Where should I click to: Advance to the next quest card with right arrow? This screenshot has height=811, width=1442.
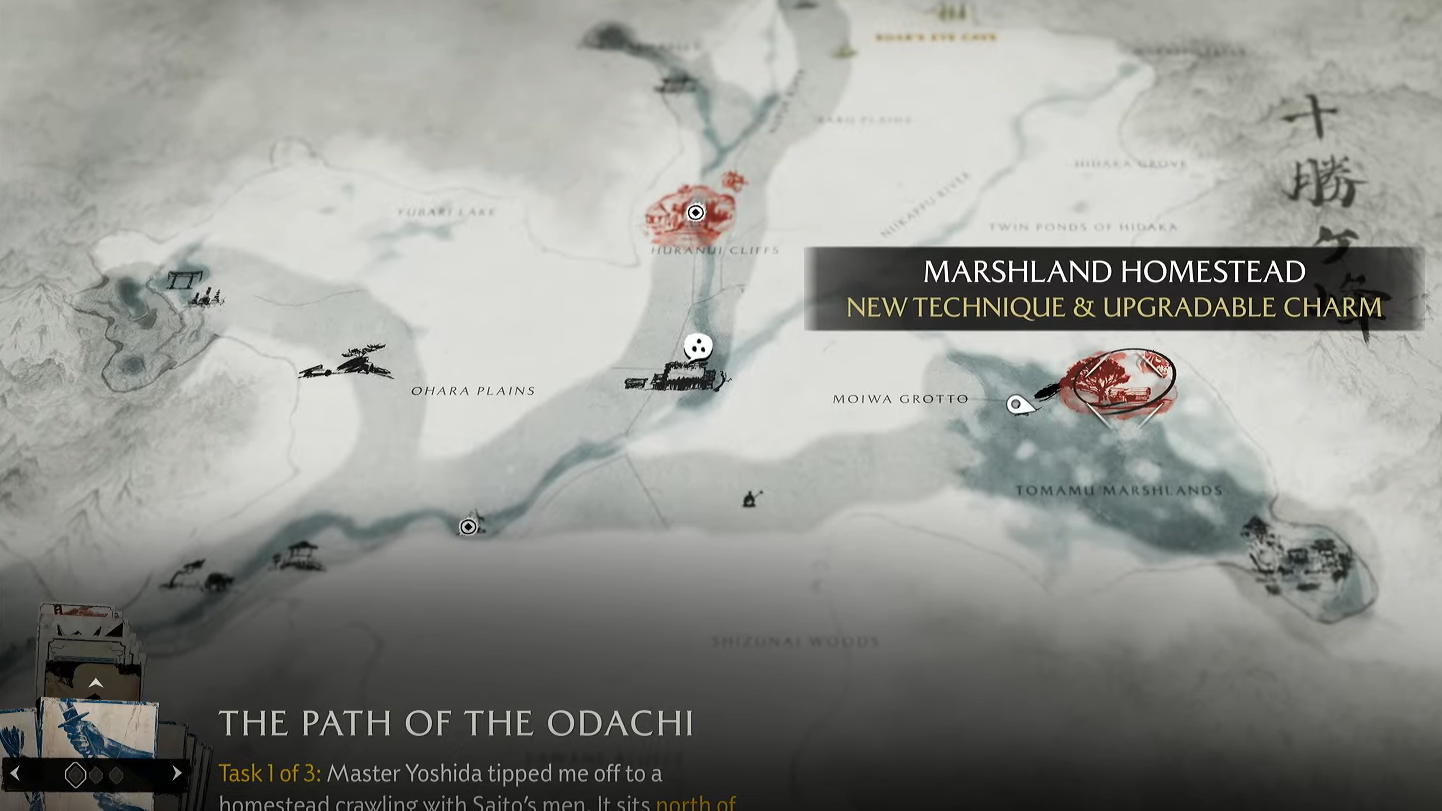(177, 773)
